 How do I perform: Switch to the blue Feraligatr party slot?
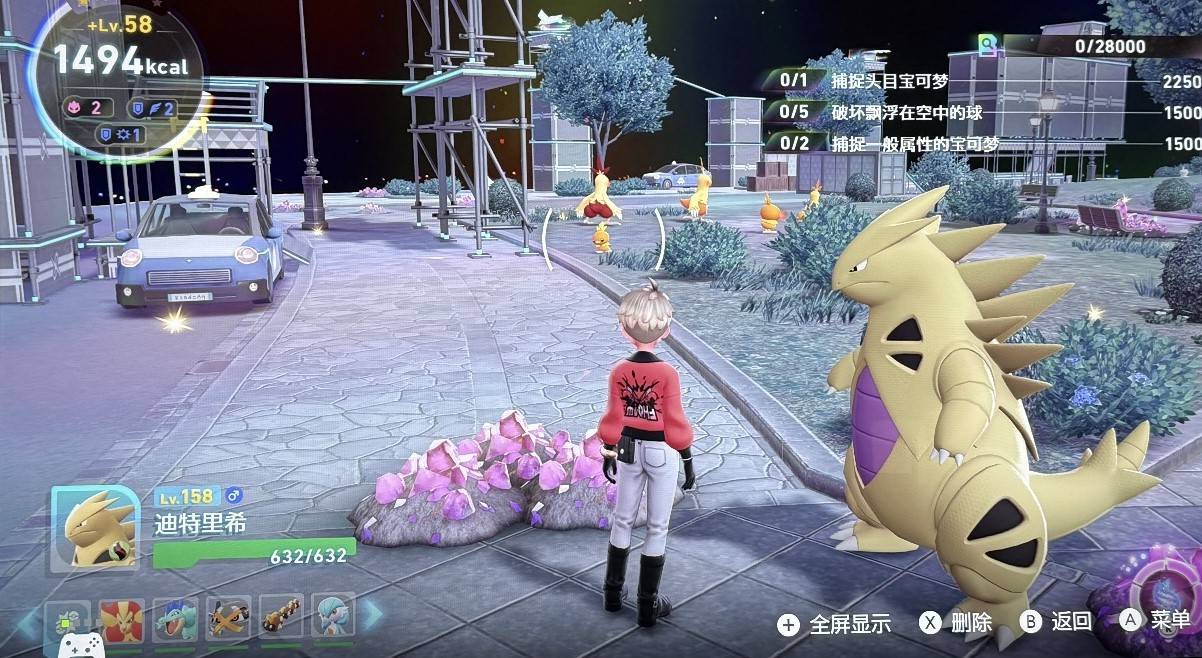[x=175, y=620]
